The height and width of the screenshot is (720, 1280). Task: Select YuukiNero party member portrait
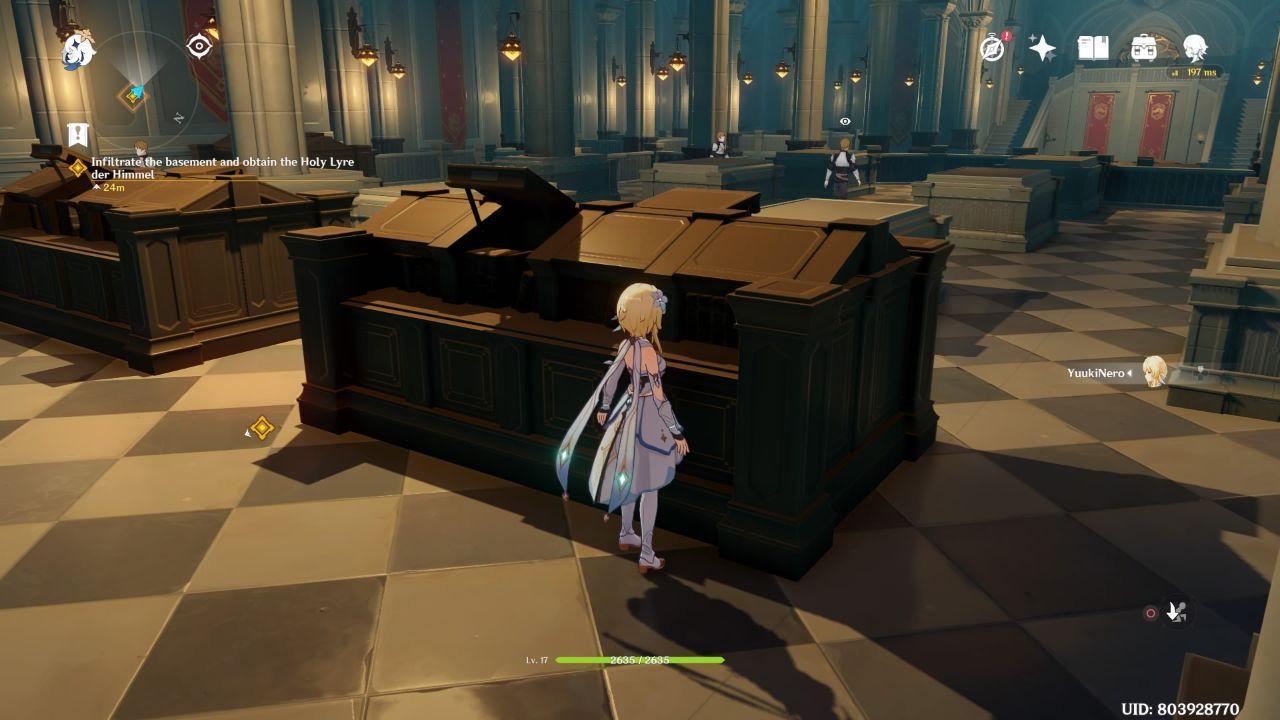(x=1155, y=372)
